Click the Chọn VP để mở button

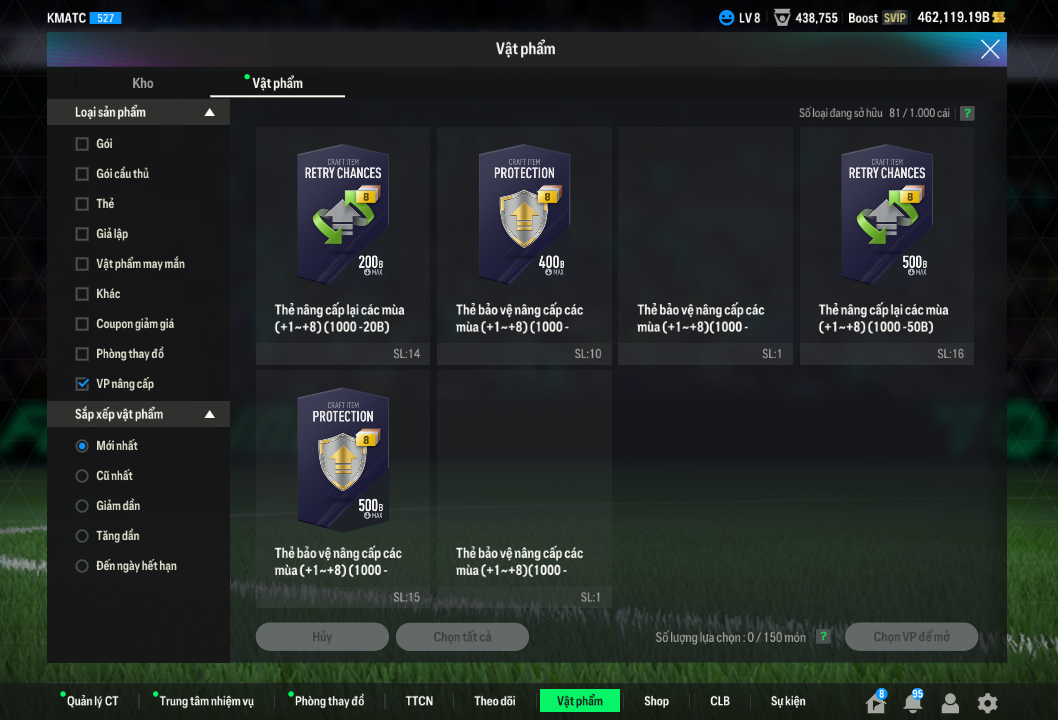click(911, 637)
